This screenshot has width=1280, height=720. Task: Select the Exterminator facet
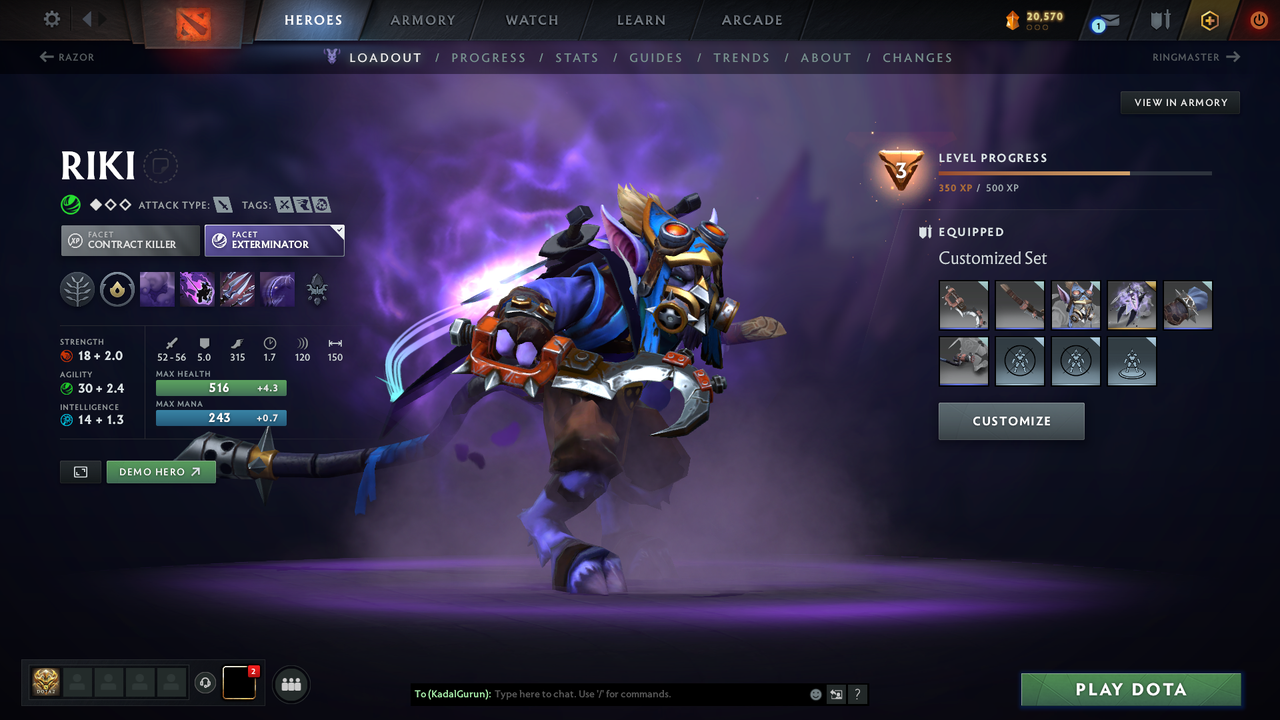pyautogui.click(x=274, y=240)
